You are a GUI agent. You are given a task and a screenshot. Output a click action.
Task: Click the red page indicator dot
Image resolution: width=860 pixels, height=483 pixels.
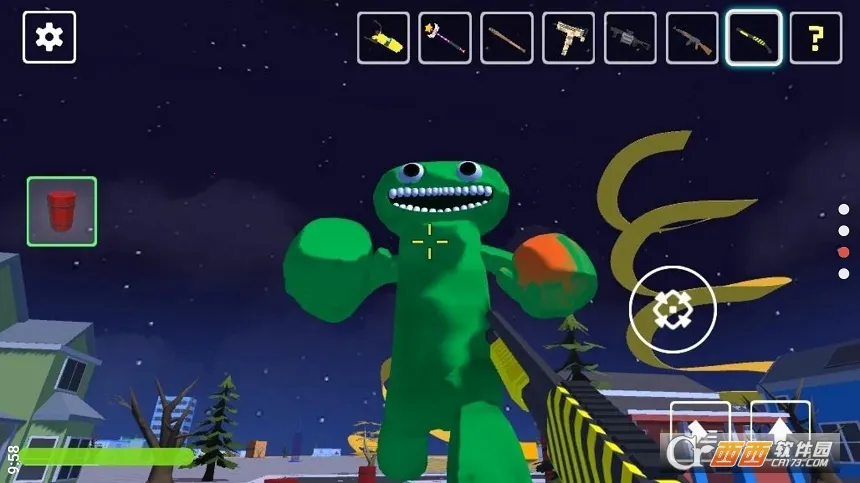[843, 251]
